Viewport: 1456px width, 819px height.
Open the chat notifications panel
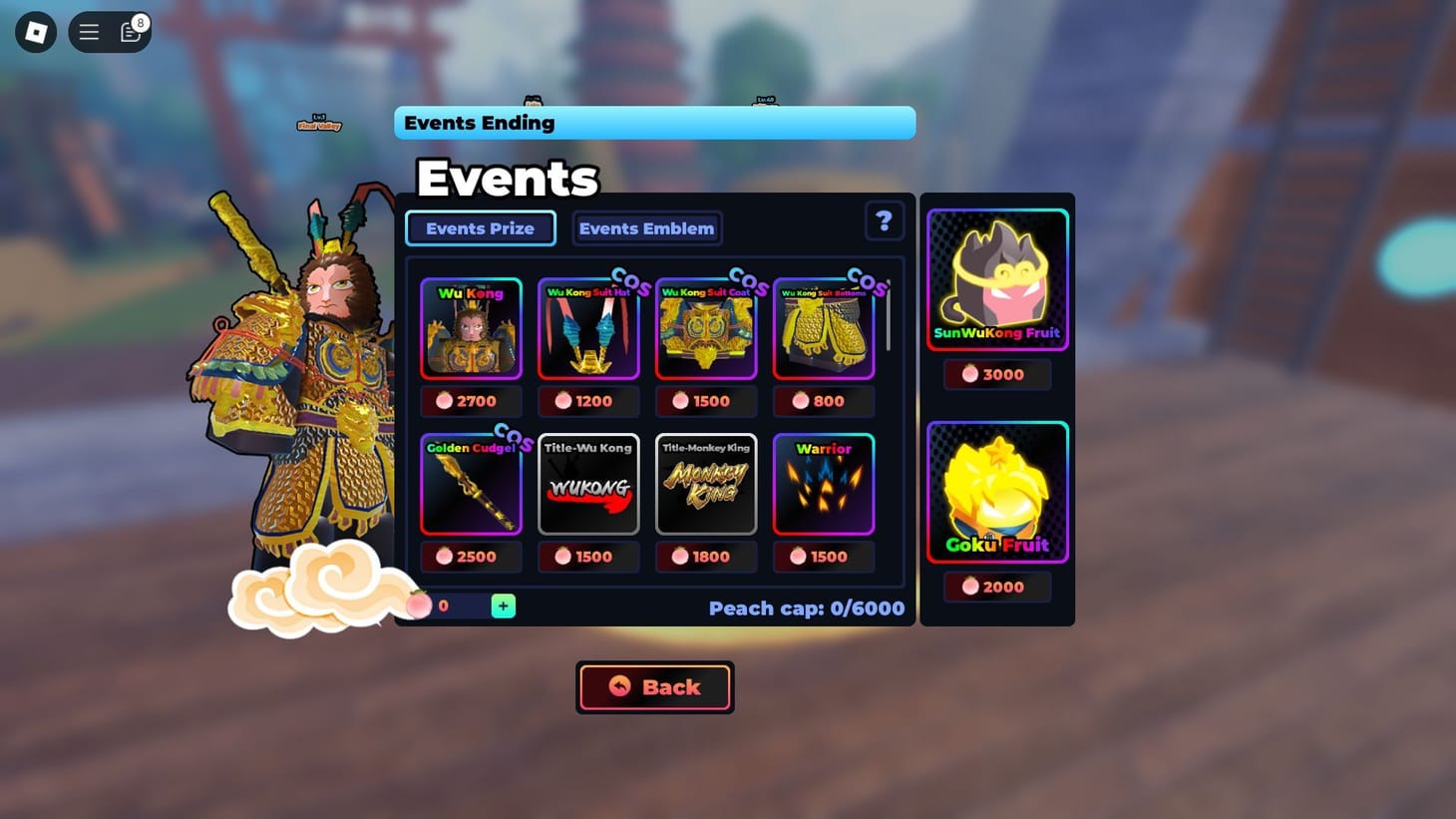[131, 31]
